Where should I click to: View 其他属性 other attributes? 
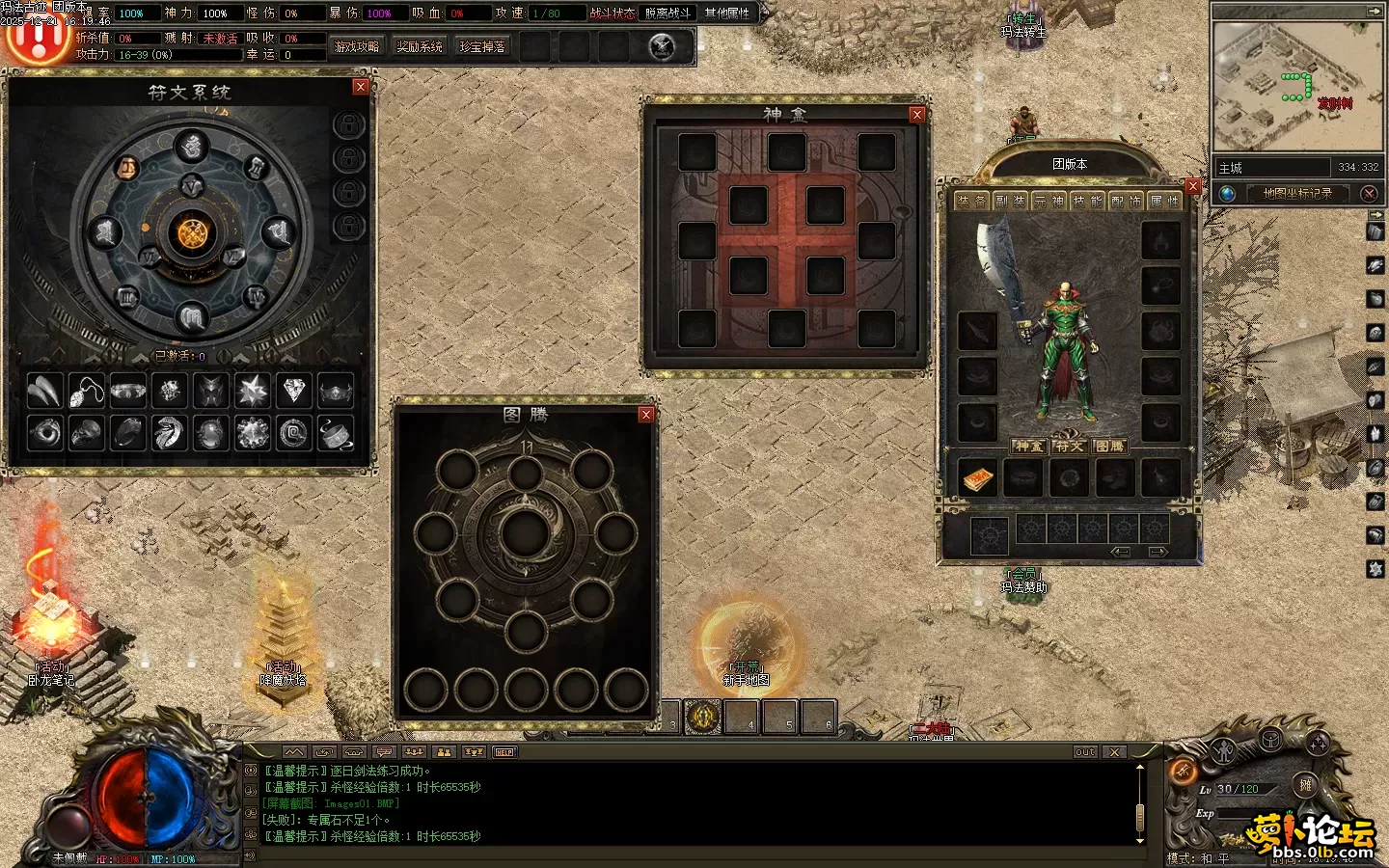(727, 13)
